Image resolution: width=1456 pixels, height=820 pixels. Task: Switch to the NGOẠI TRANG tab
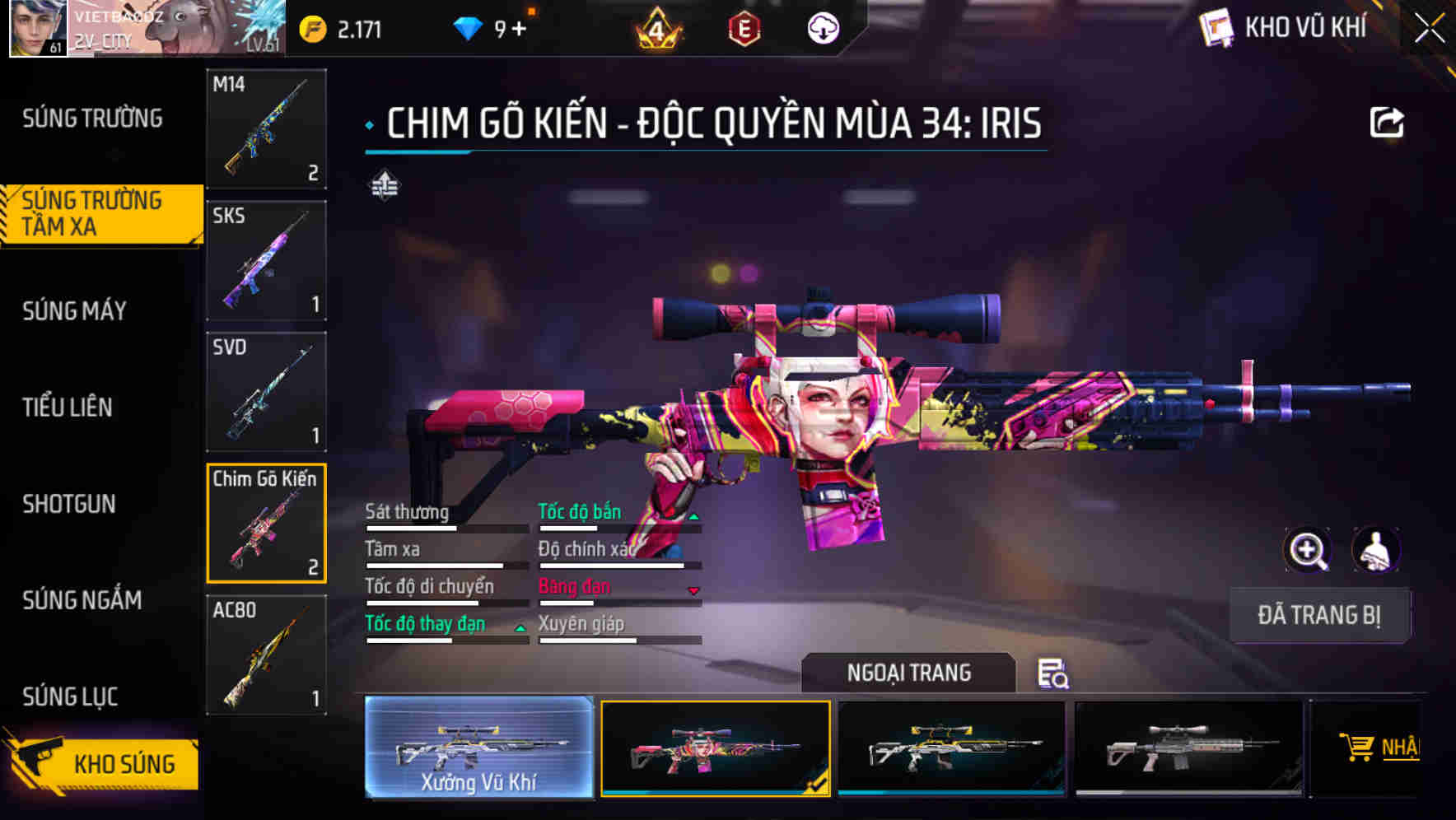908,673
